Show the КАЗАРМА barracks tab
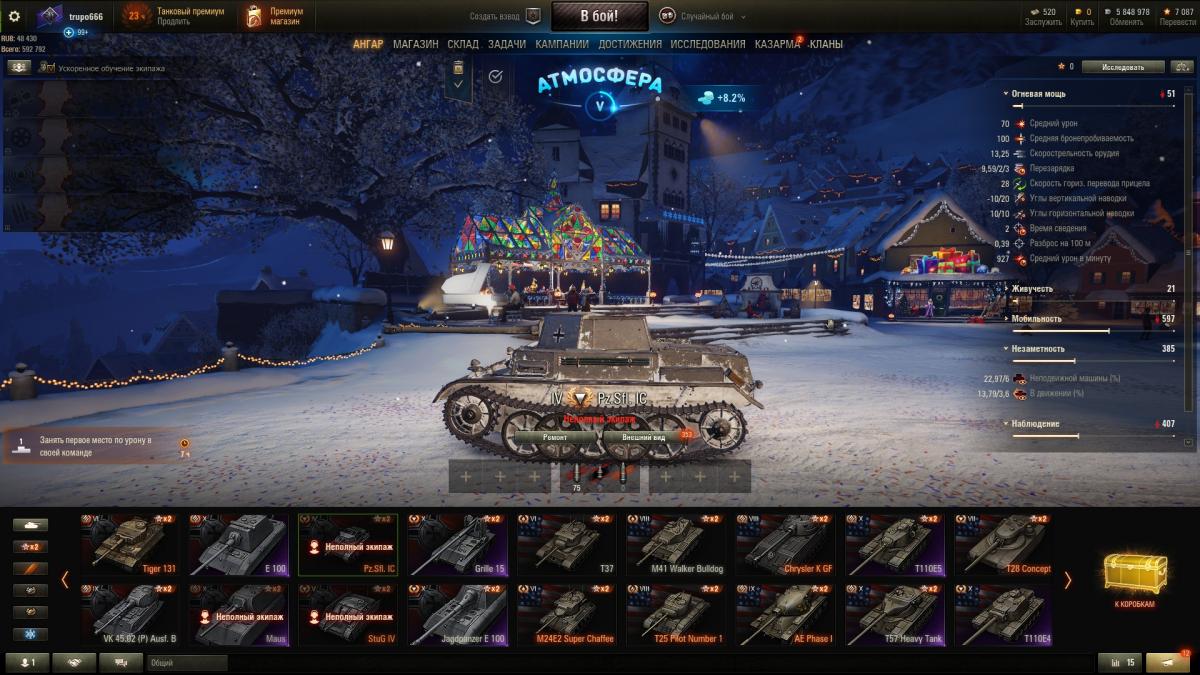Image resolution: width=1200 pixels, height=675 pixels. click(777, 44)
